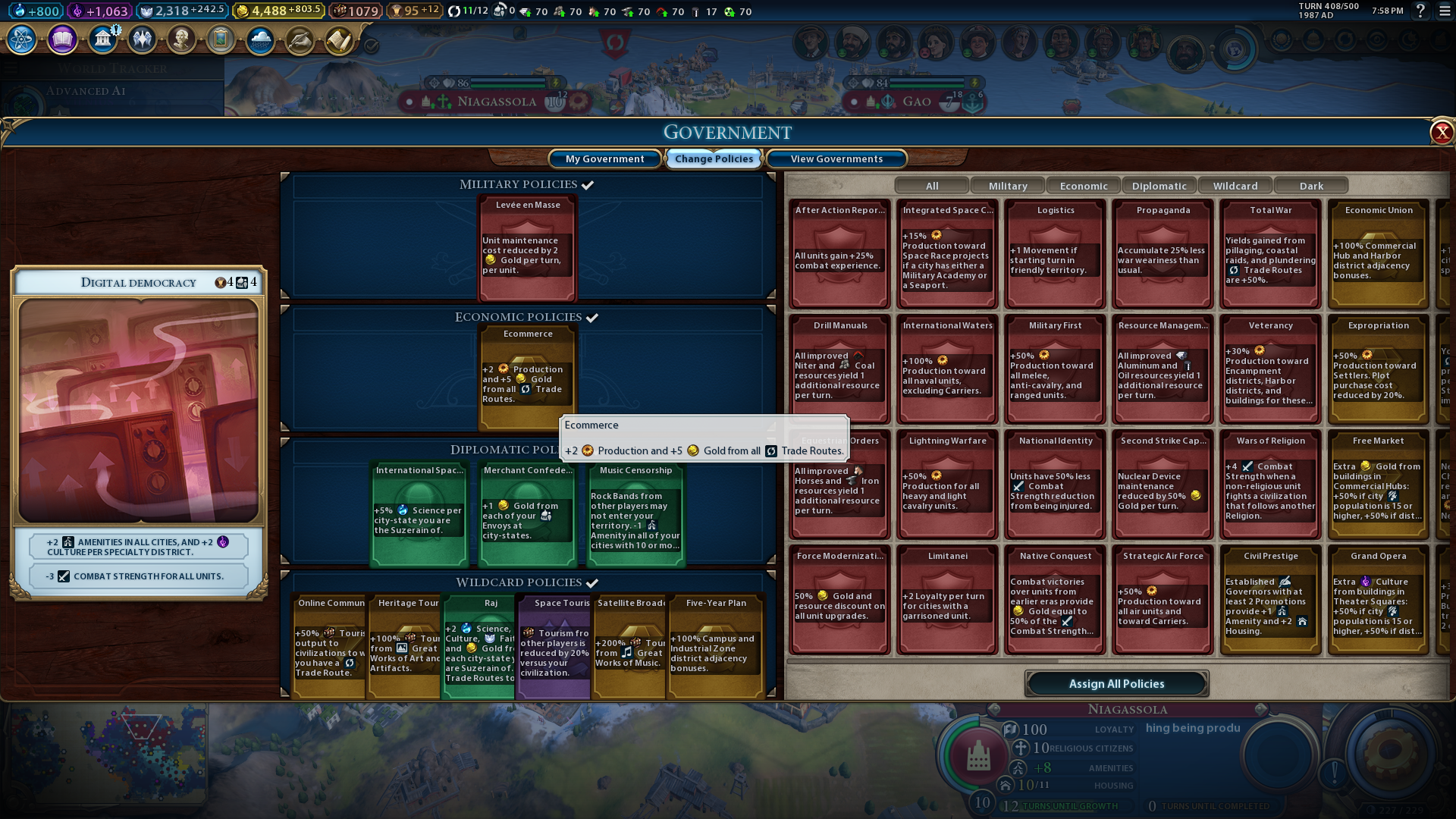Select the Grand Opera policy card
The height and width of the screenshot is (819, 1456).
point(1379,600)
